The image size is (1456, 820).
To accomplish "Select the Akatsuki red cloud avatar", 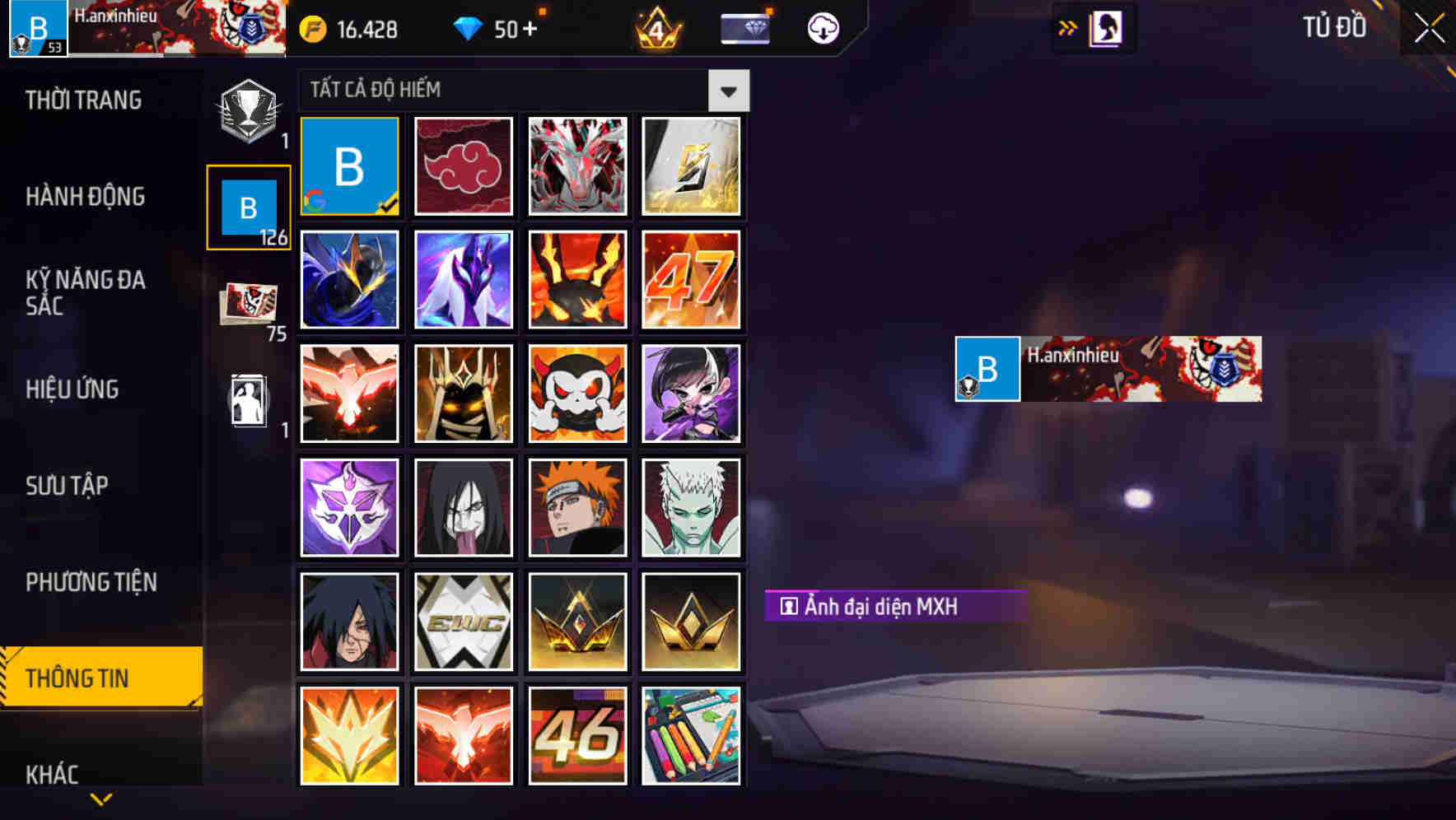I will tap(464, 165).
